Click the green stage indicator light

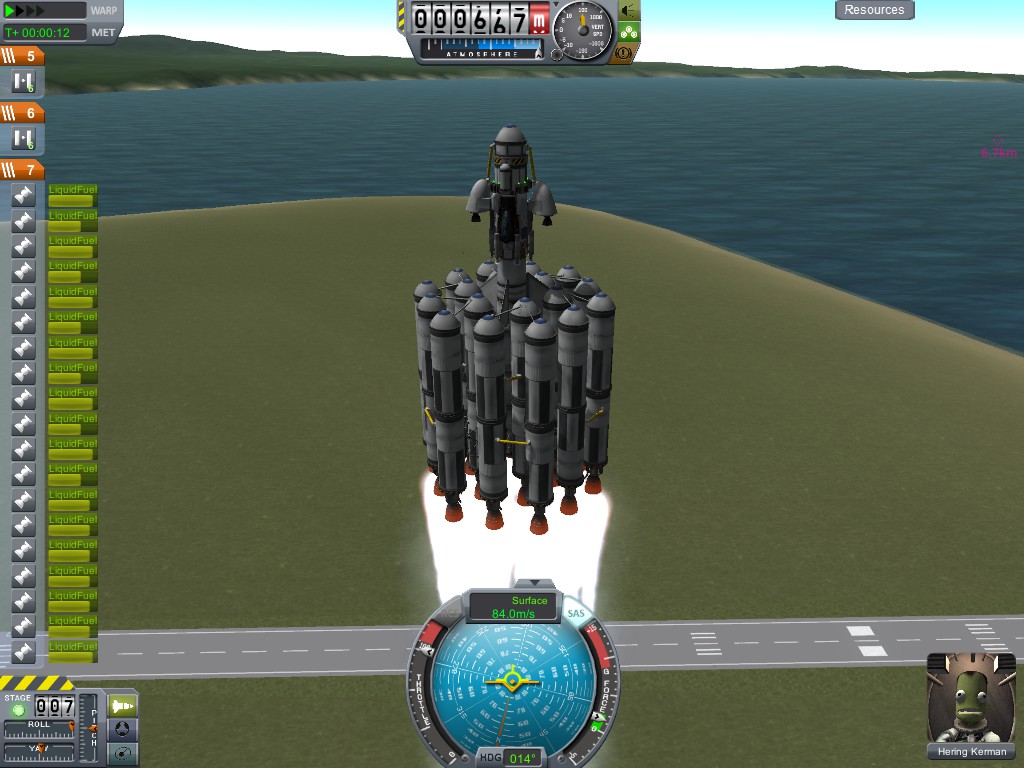coord(16,709)
